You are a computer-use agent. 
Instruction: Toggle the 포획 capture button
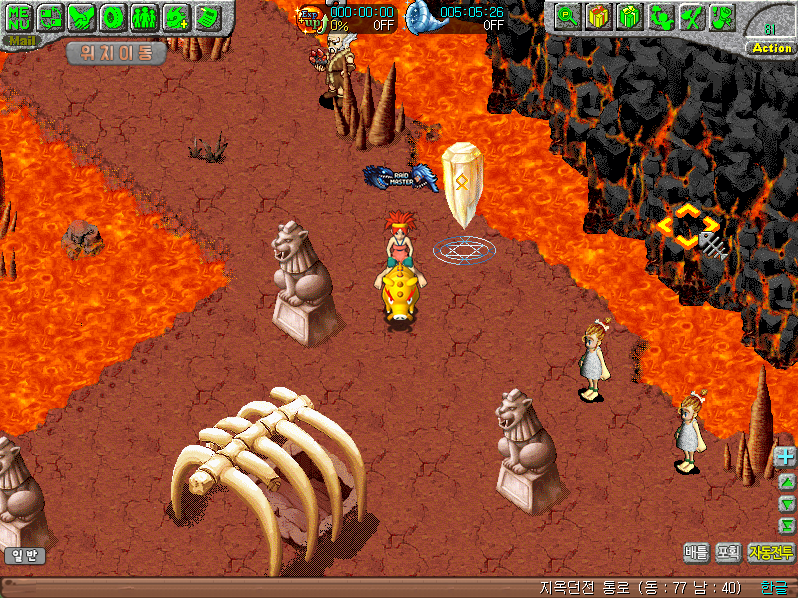point(728,552)
